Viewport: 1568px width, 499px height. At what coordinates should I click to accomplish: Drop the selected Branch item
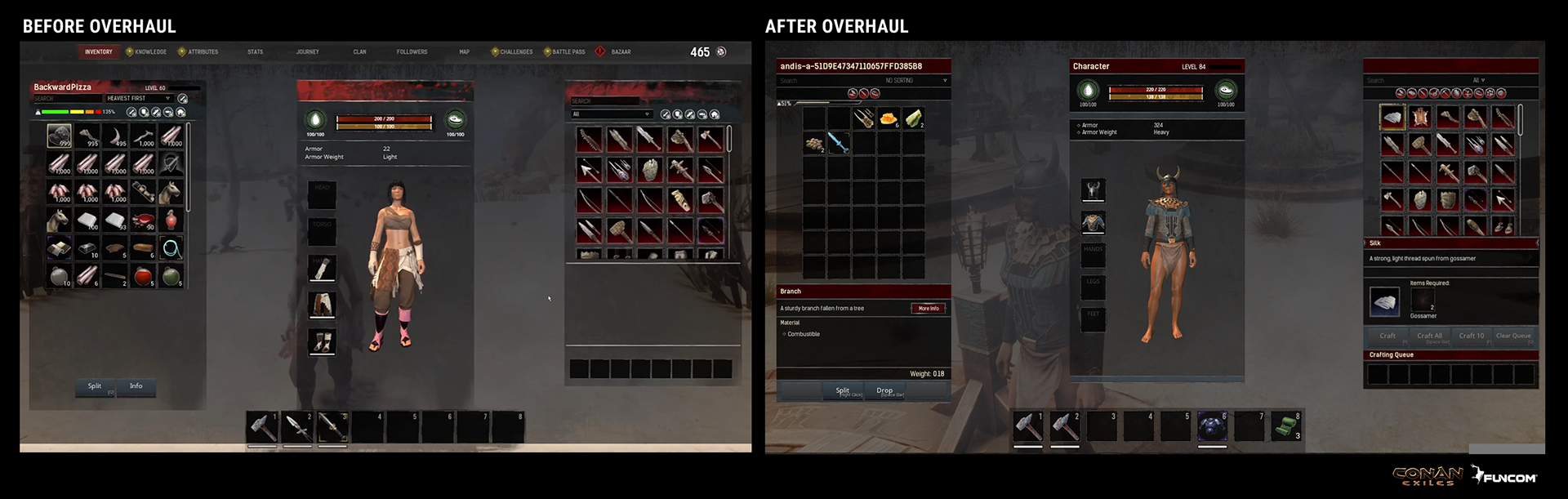[885, 391]
